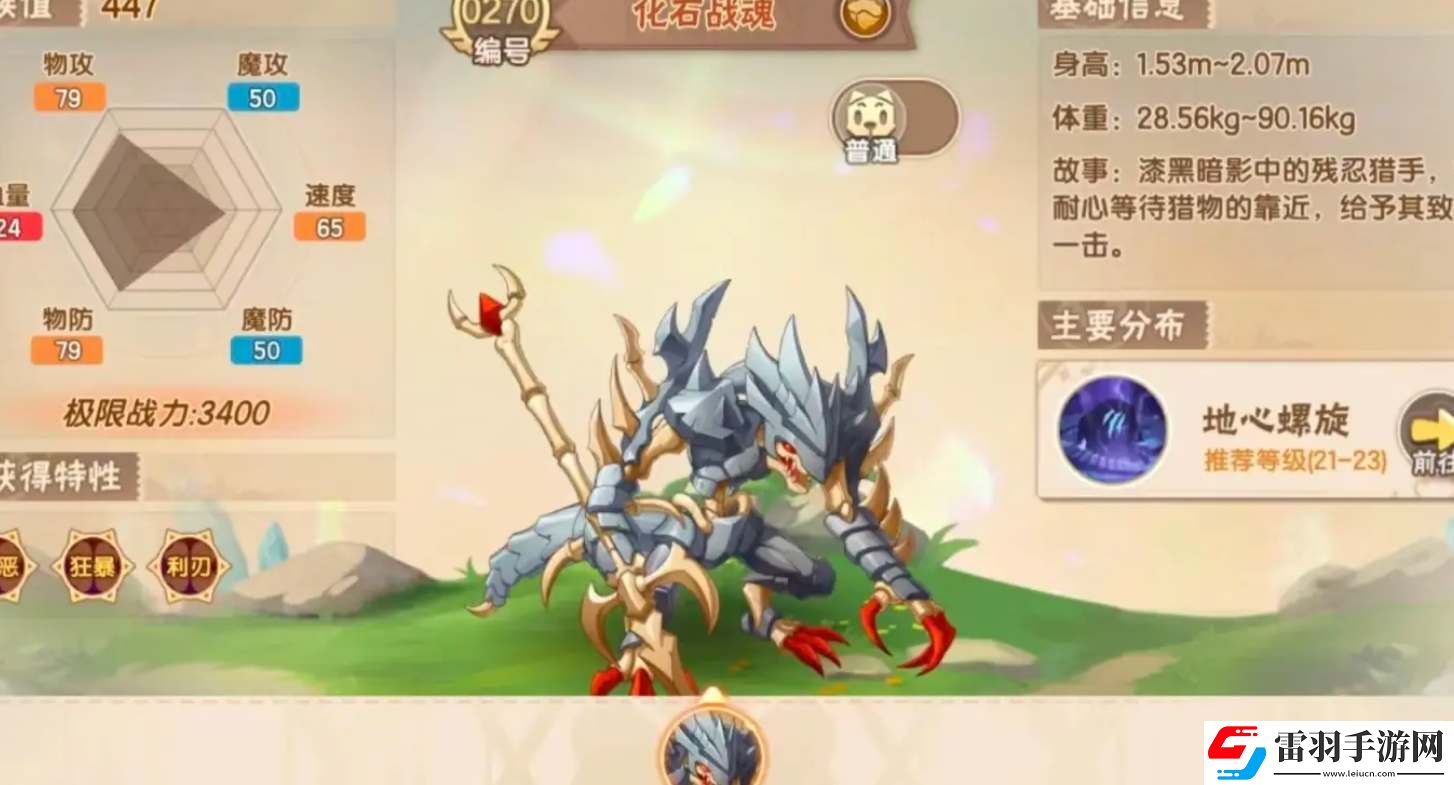
Task: Toggle the 普通 form switch
Action: coord(895,118)
